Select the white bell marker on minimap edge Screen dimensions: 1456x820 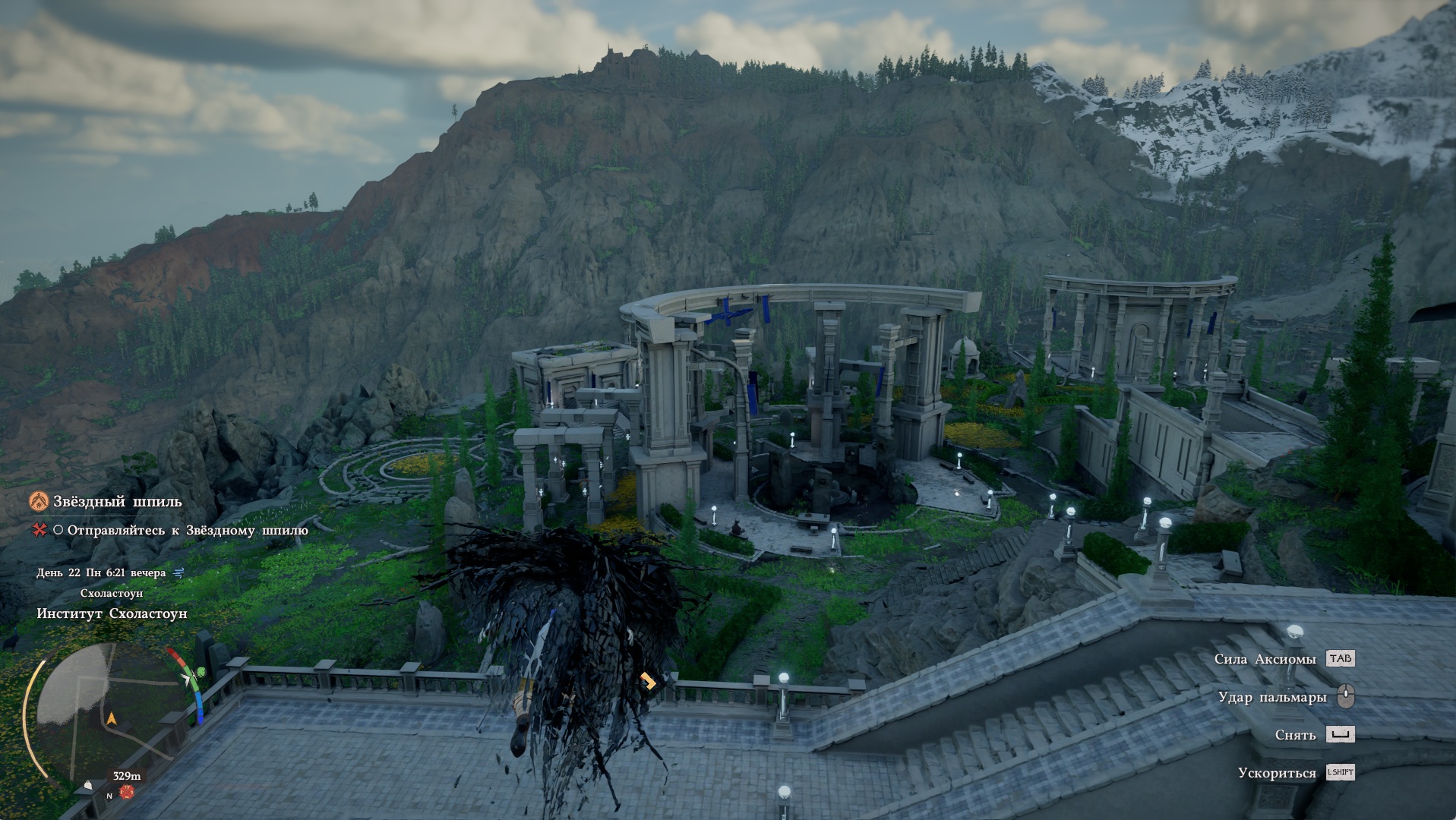[x=88, y=785]
